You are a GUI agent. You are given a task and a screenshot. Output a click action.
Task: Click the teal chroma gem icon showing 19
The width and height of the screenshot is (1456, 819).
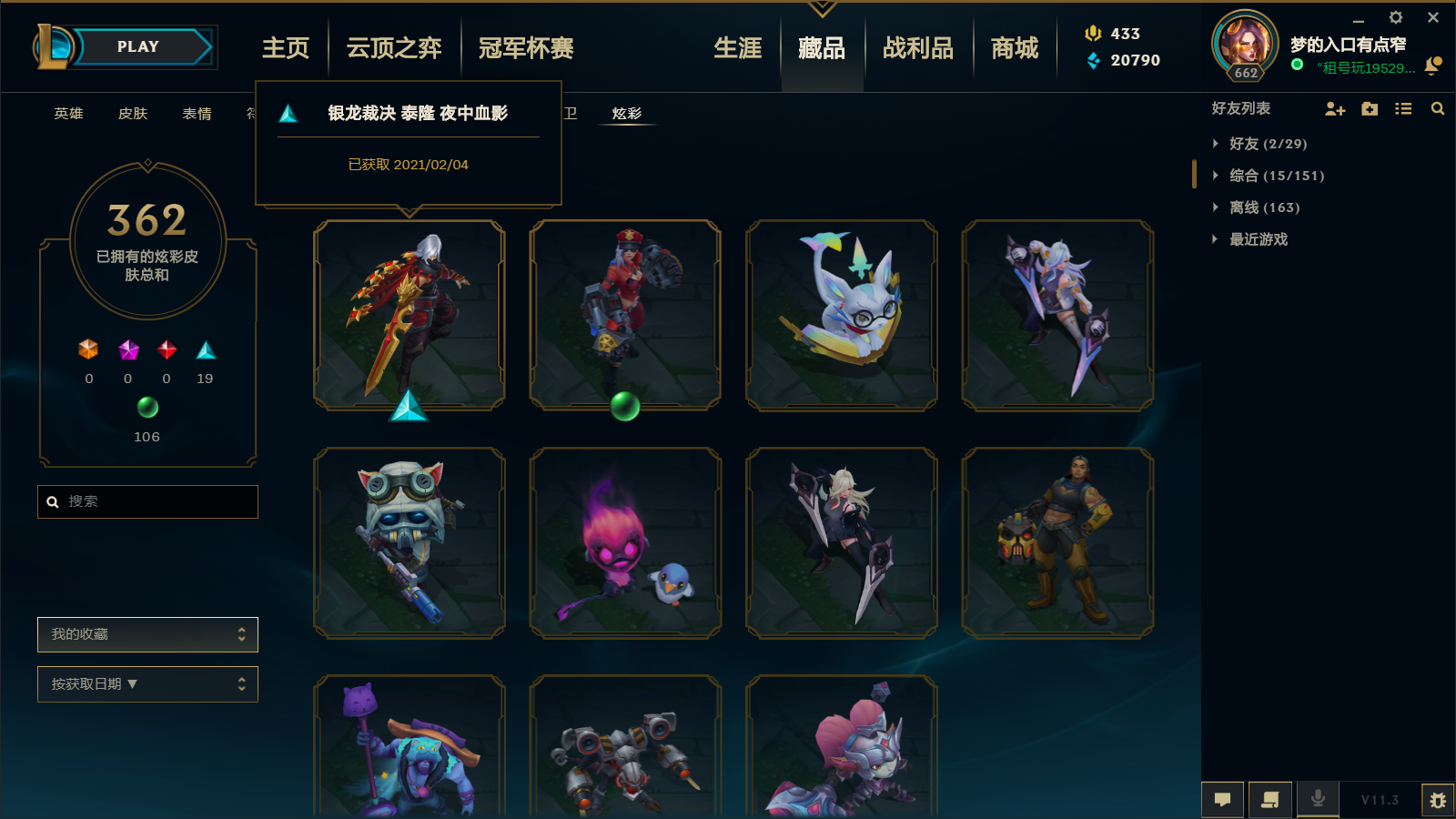click(x=204, y=350)
